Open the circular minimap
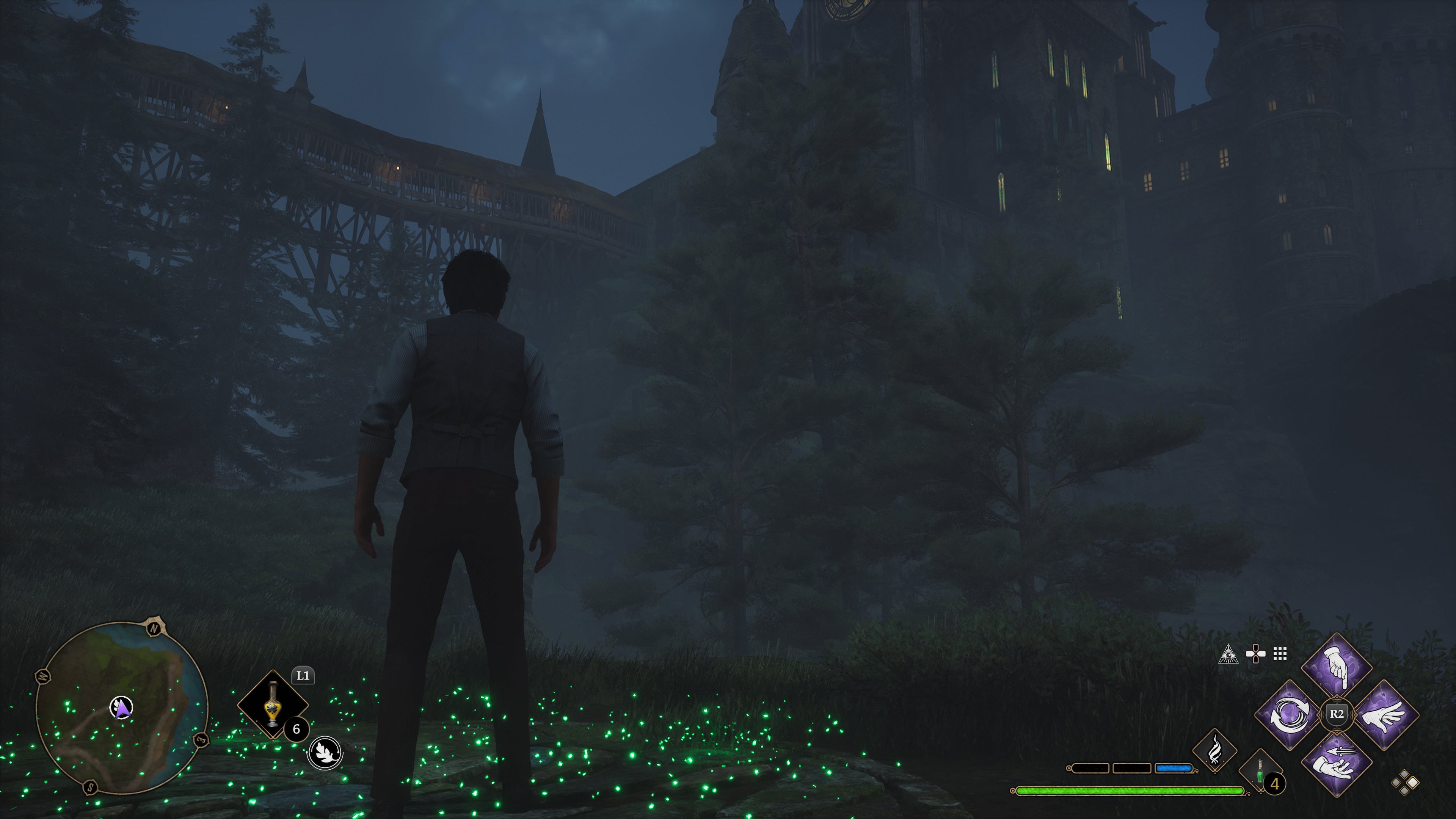The image size is (1456, 819). (121, 708)
